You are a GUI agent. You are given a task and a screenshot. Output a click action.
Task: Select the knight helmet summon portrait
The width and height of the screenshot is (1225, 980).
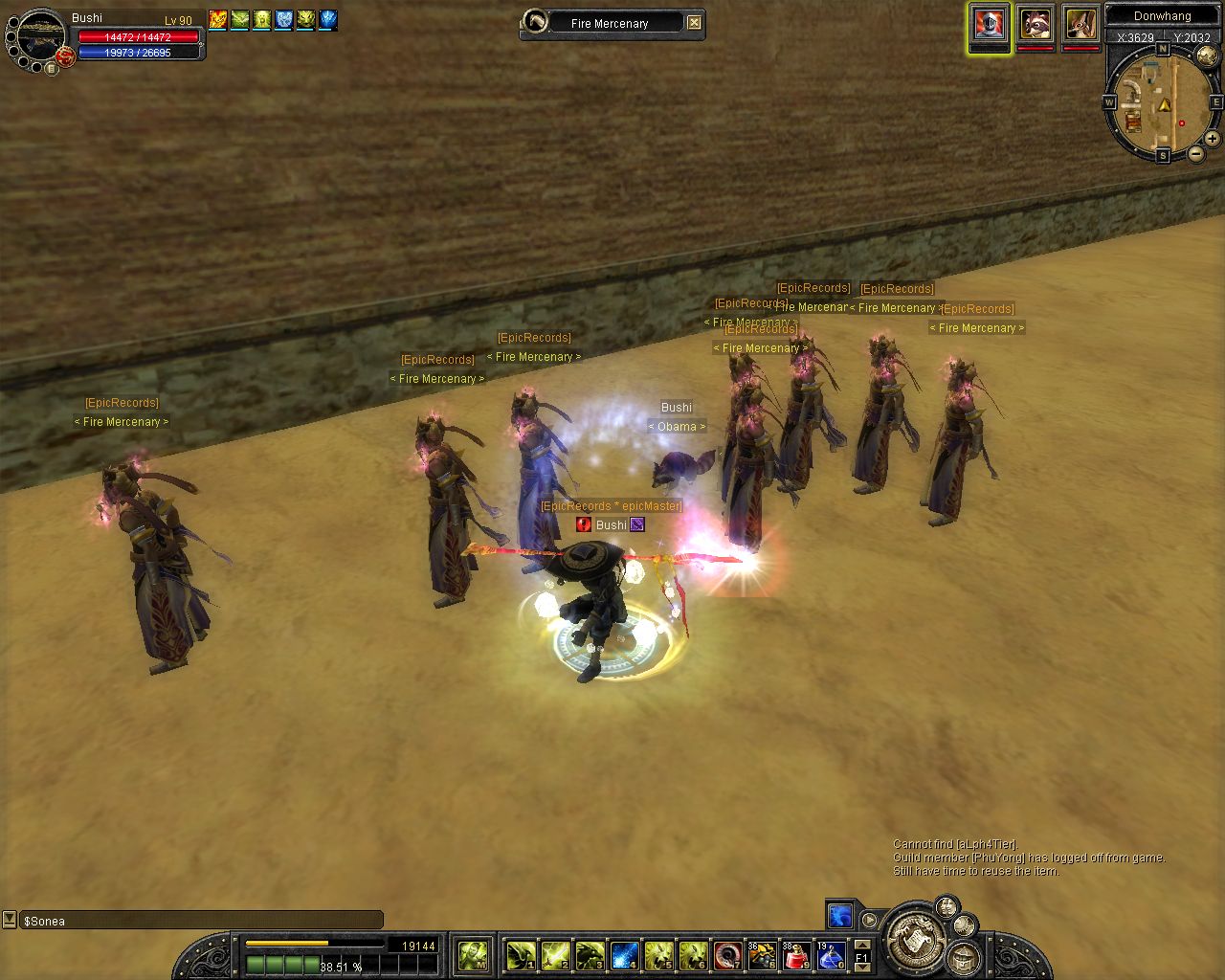click(989, 24)
